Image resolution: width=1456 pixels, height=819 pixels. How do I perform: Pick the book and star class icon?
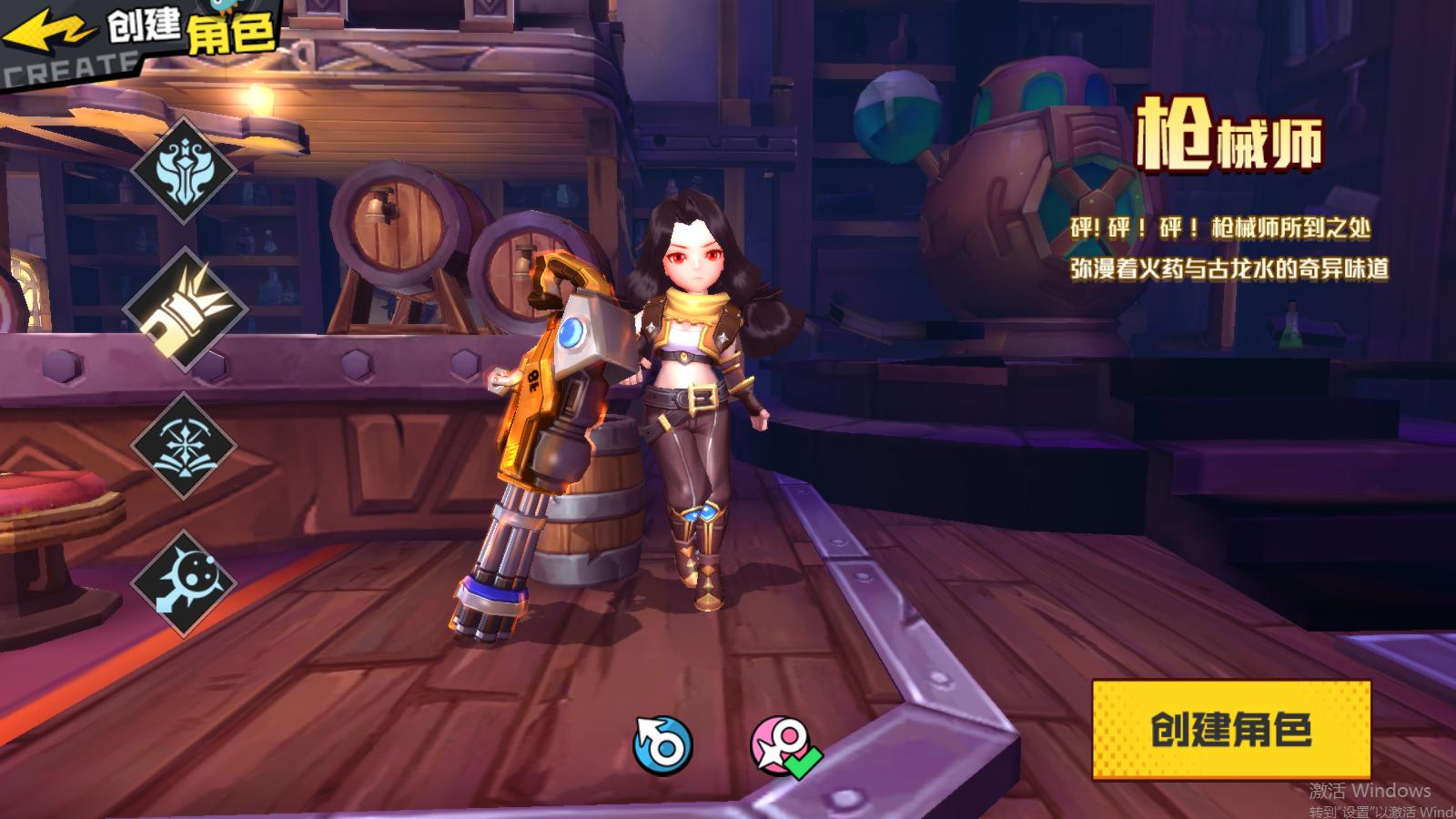(x=184, y=446)
